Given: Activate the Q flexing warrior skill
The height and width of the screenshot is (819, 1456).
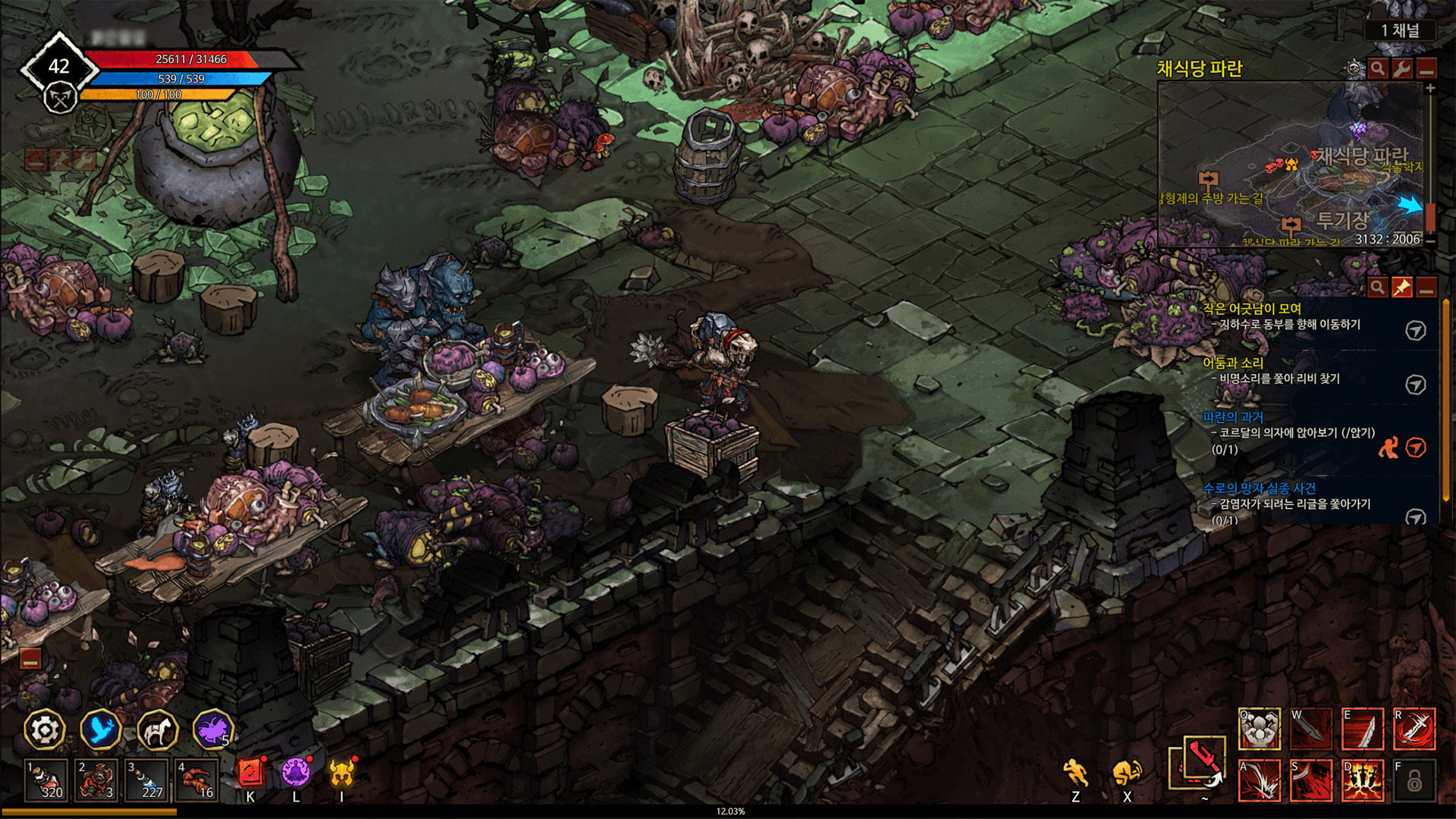Looking at the screenshot, I should point(1260,729).
